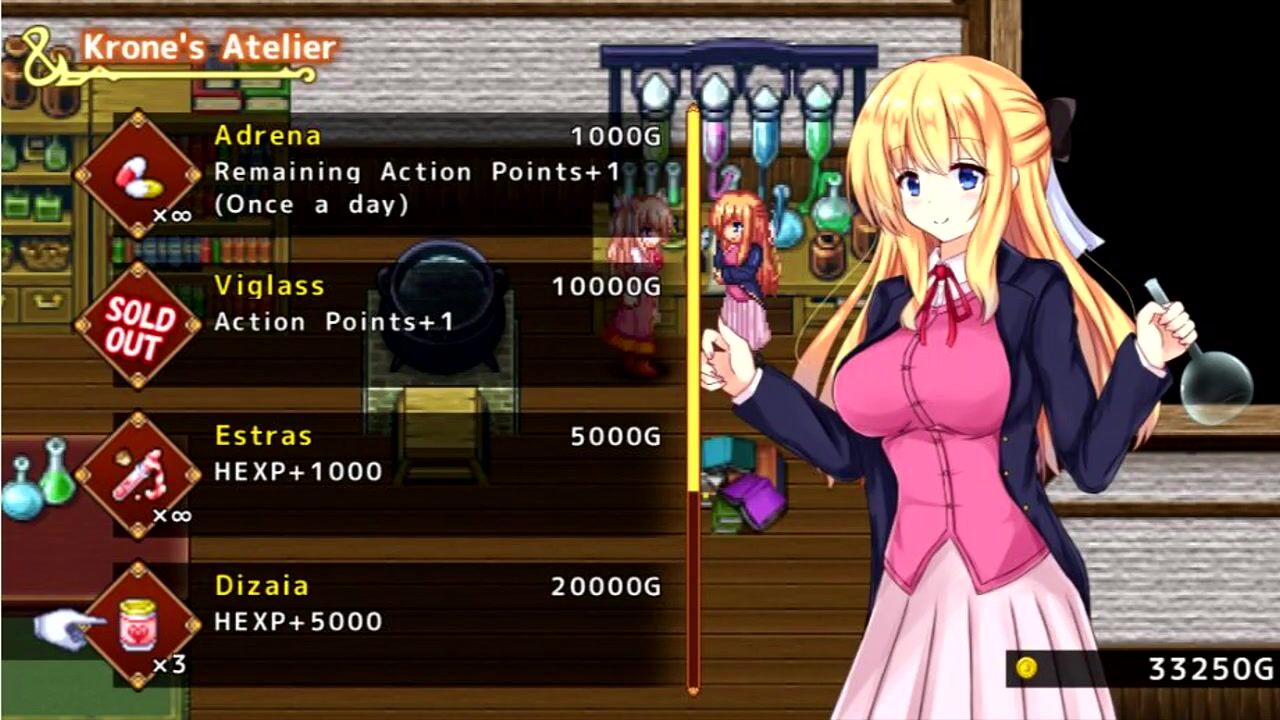Screen dimensions: 1280x720
Task: Click the Estras vial icon
Action: [x=138, y=475]
